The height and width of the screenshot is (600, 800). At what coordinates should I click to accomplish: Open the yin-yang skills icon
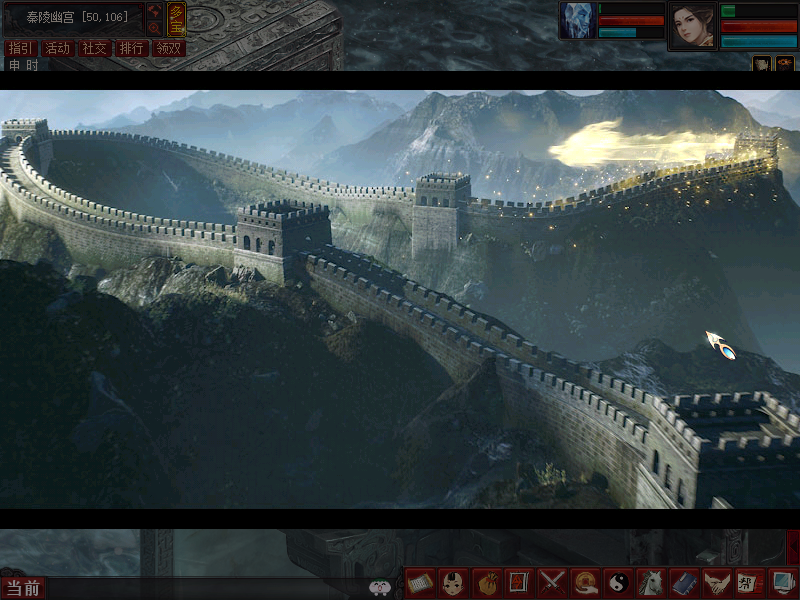tap(617, 582)
